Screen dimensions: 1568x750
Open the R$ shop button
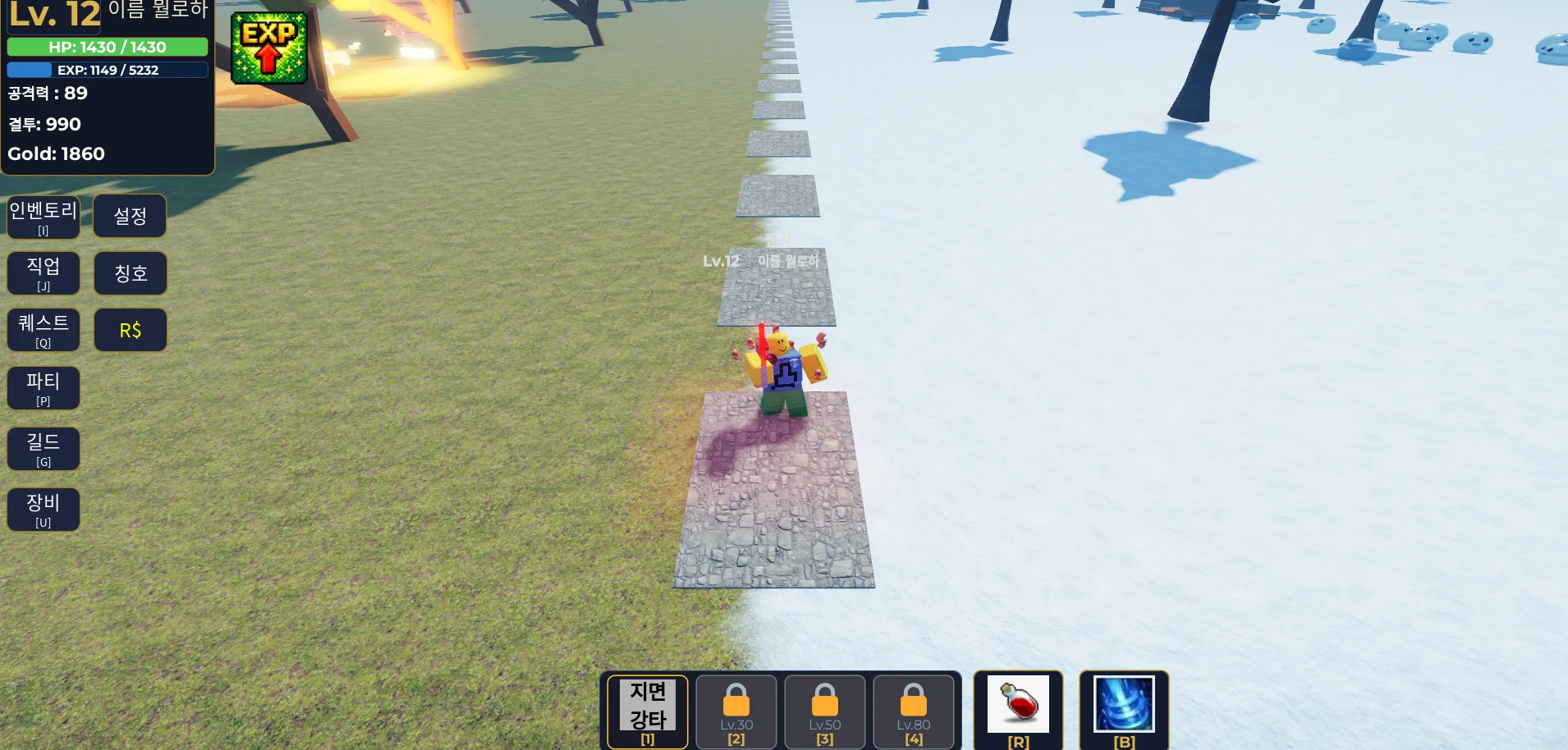130,330
